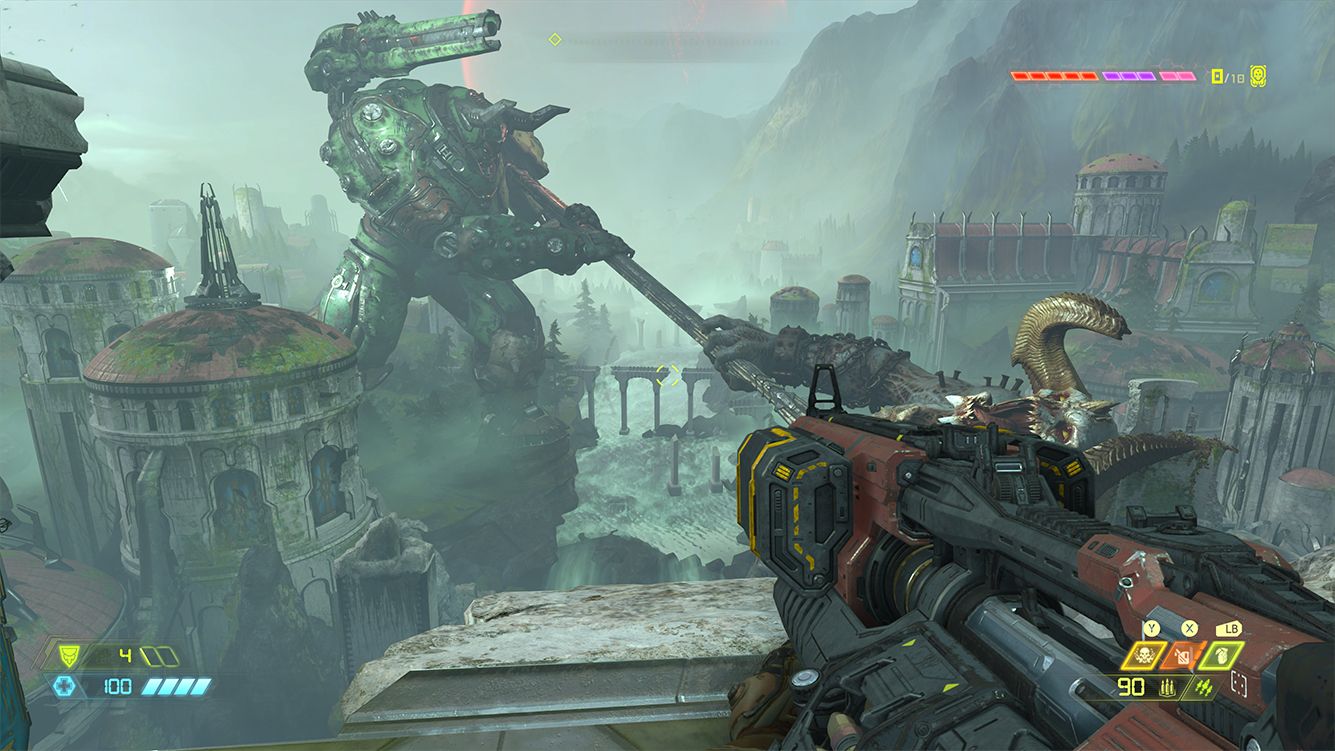Click the green weapon mod arrows icon

(x=1203, y=688)
